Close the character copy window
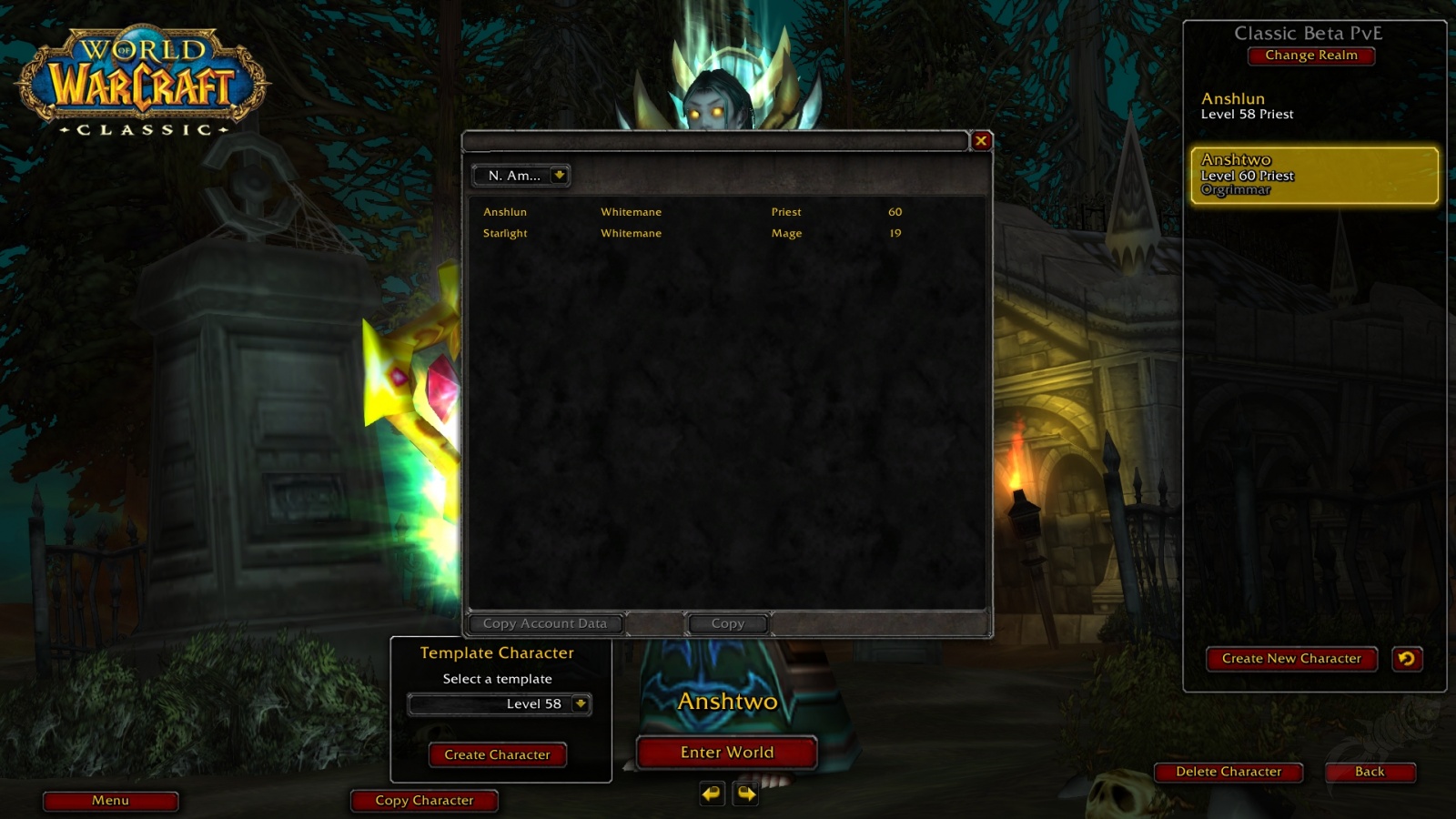1456x819 pixels. point(981,140)
